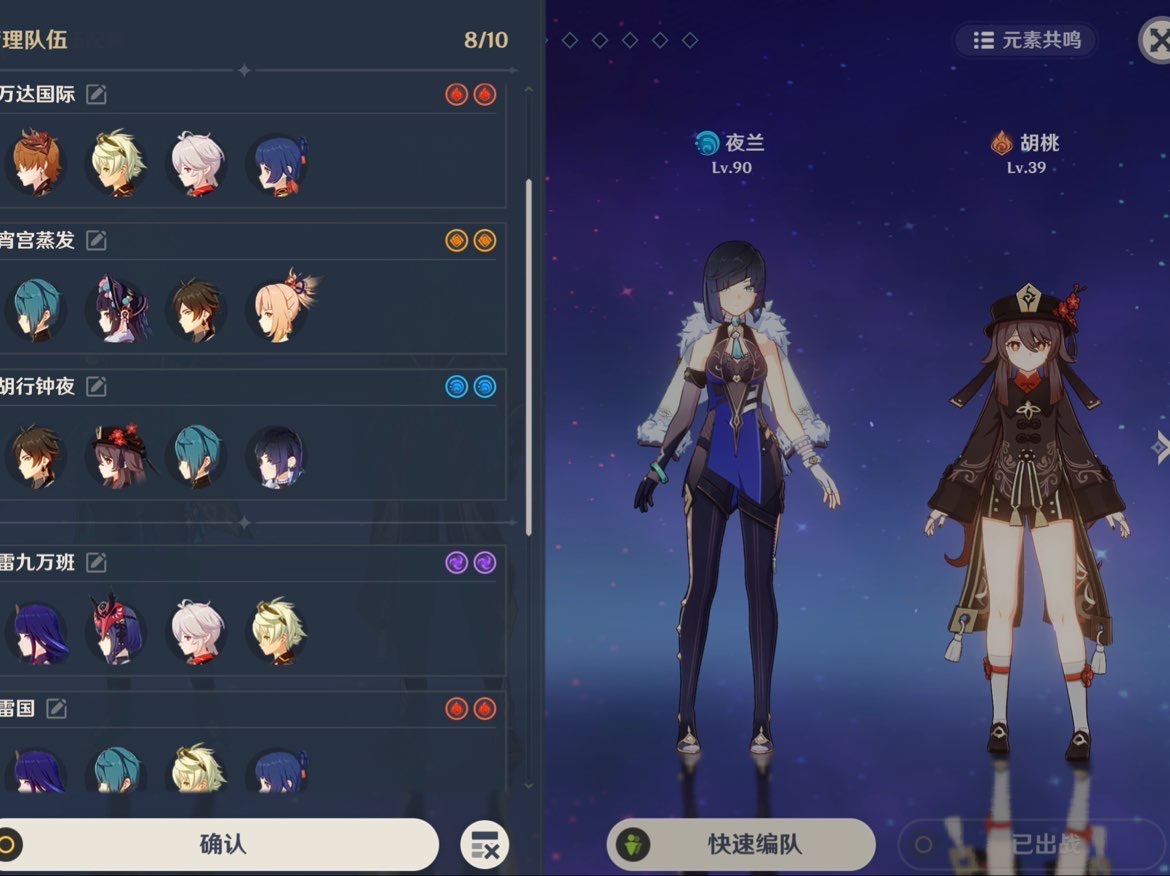Screen dimensions: 1170x876
Task: Edit the 宵宫蒸发 team name
Action: [96, 240]
